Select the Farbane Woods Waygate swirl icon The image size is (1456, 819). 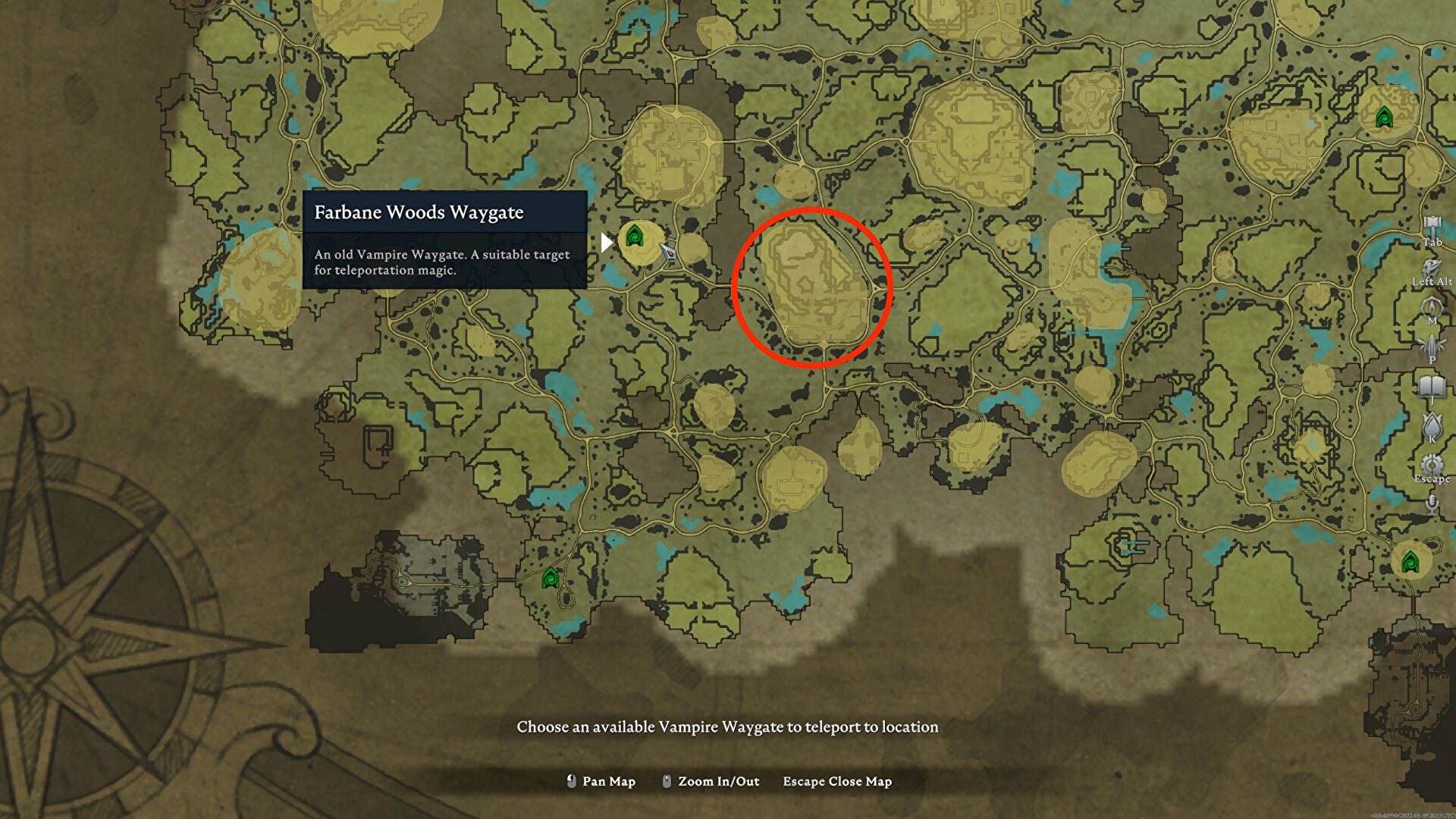pos(635,235)
